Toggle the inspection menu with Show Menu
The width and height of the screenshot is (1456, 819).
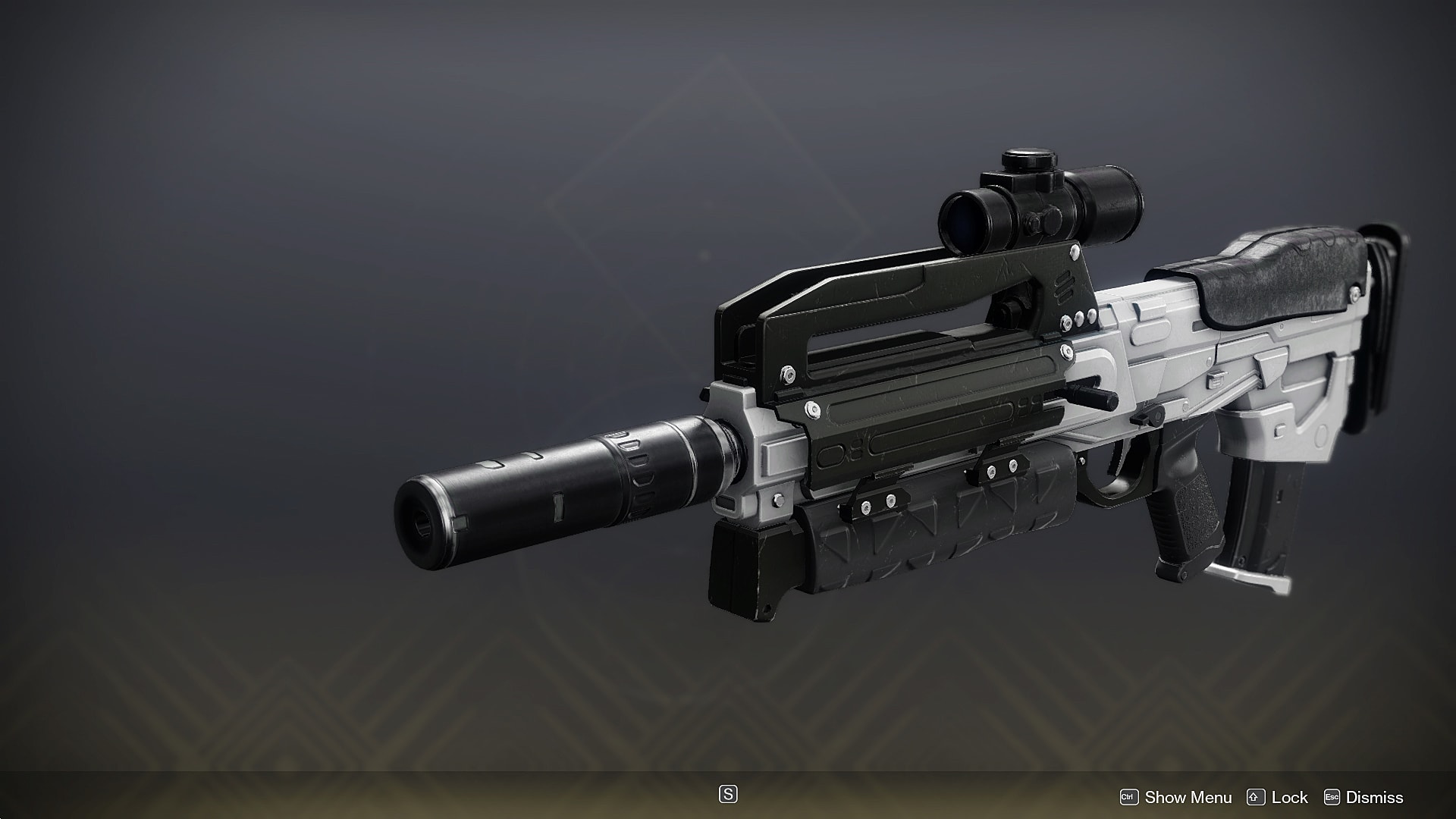click(x=1188, y=797)
